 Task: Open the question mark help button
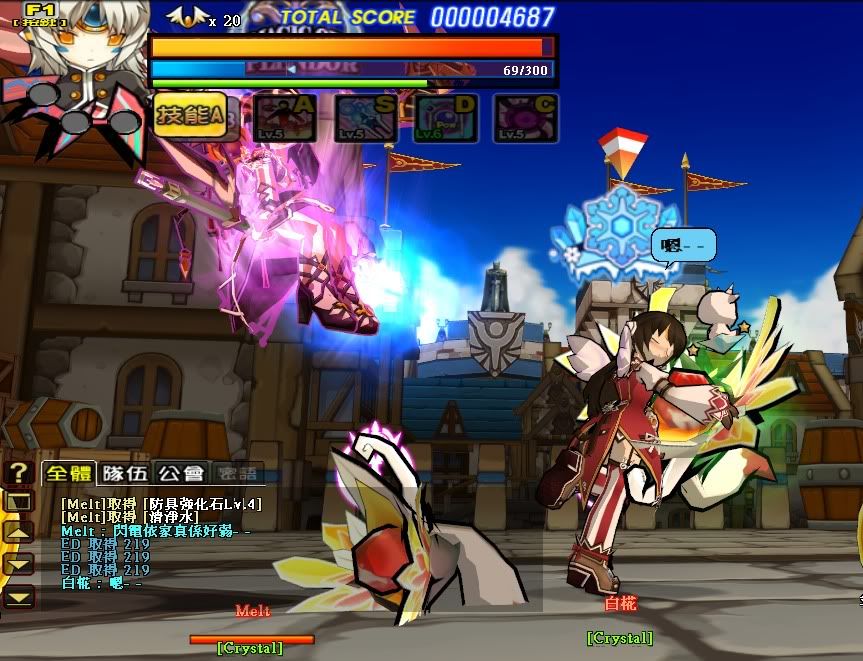click(18, 473)
